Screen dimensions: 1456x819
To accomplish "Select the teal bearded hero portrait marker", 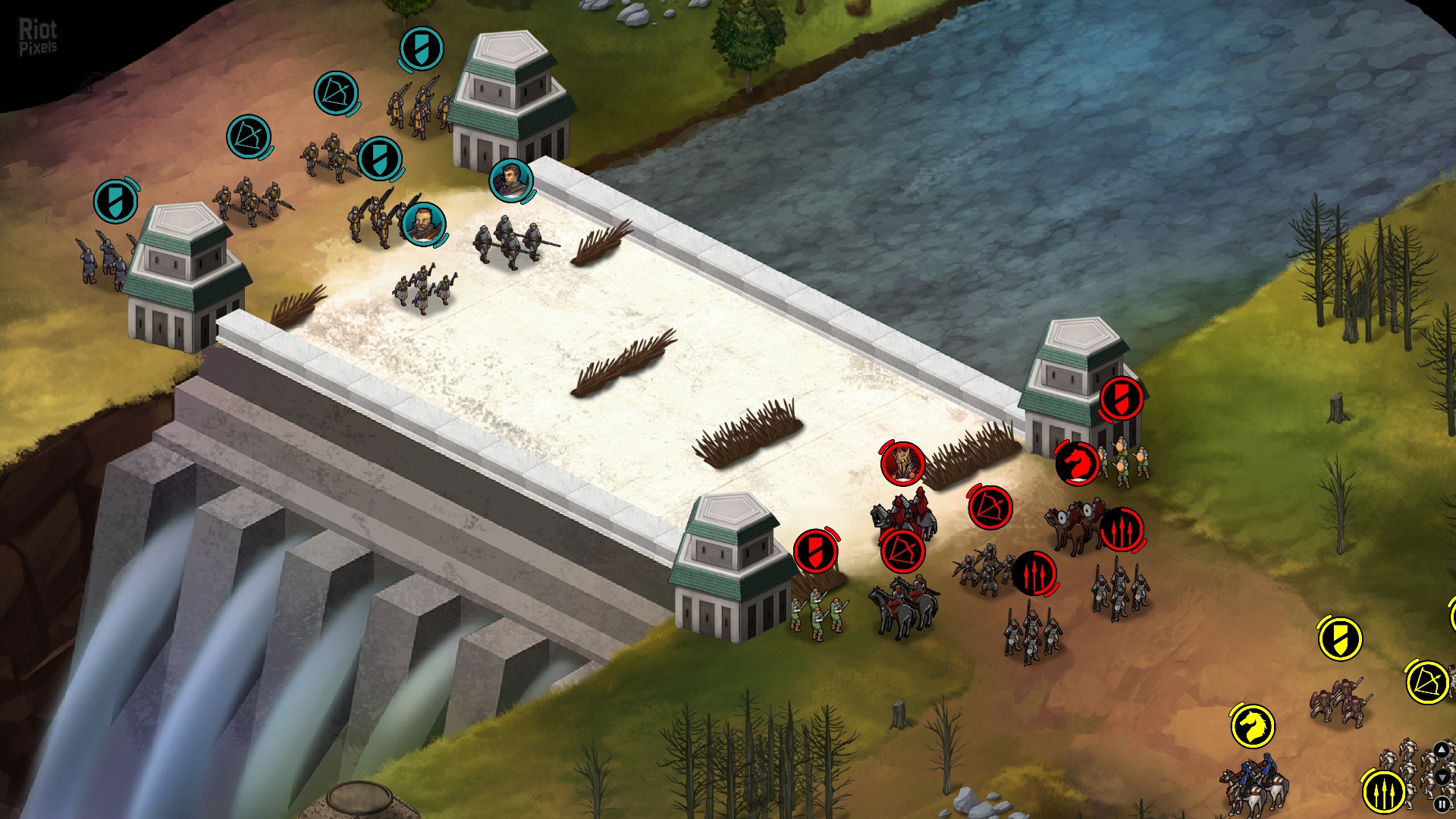I will pyautogui.click(x=423, y=224).
